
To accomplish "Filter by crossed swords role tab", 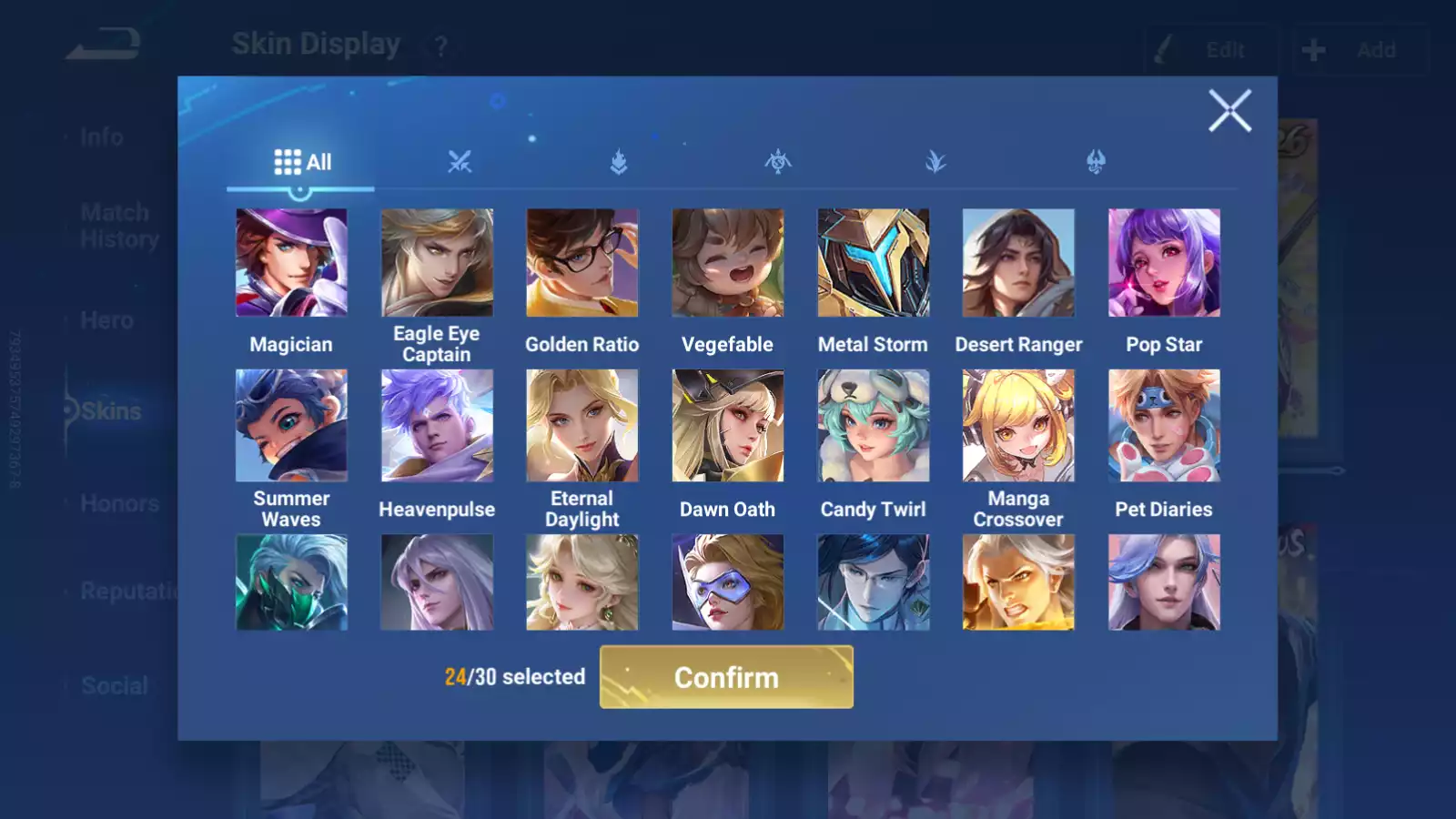I will pos(460,163).
